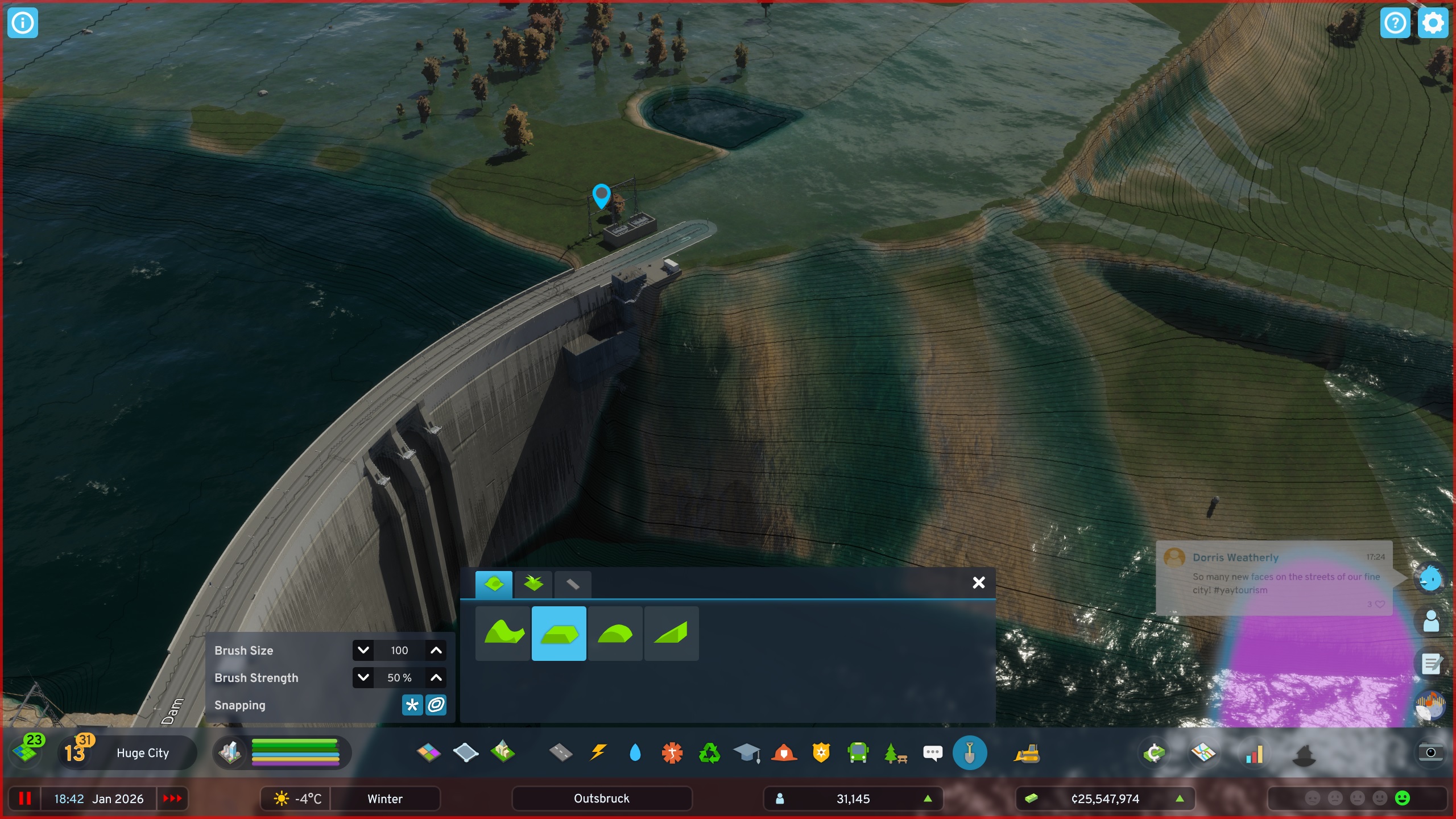Open the Parks & Recreation menu
The height and width of the screenshot is (819, 1456).
(896, 754)
